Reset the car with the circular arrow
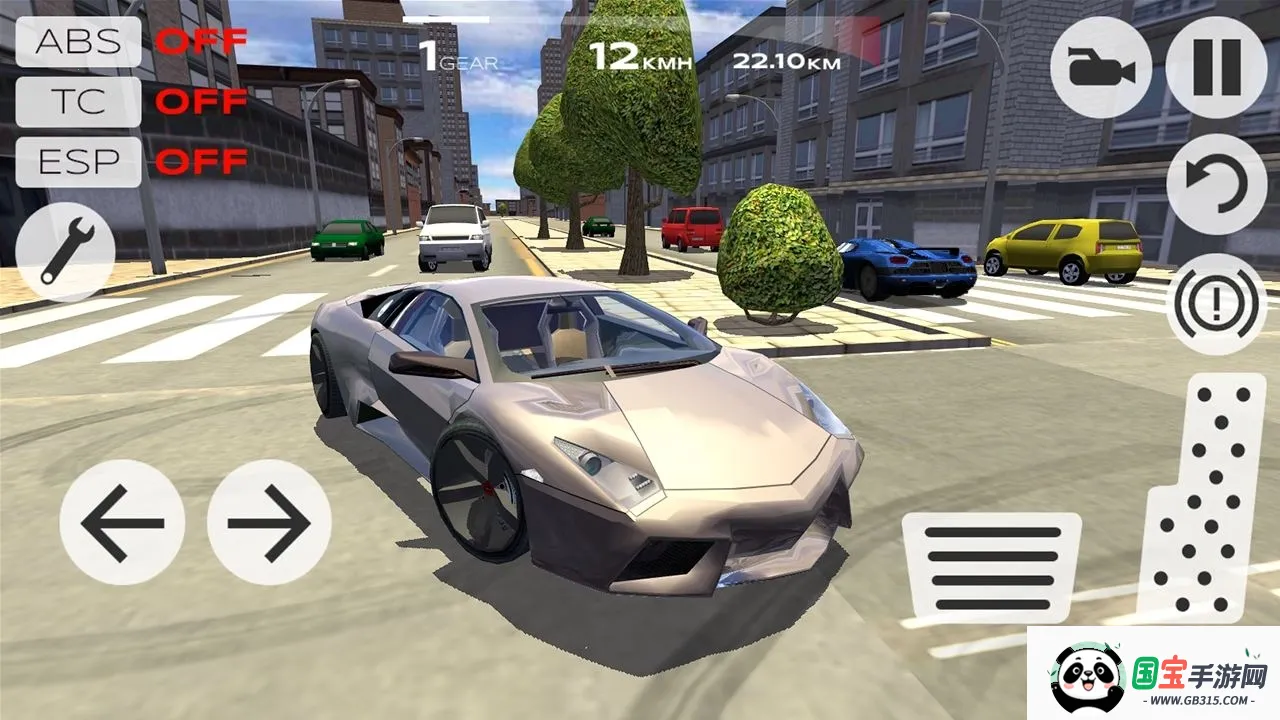1280x720 pixels. point(1216,185)
